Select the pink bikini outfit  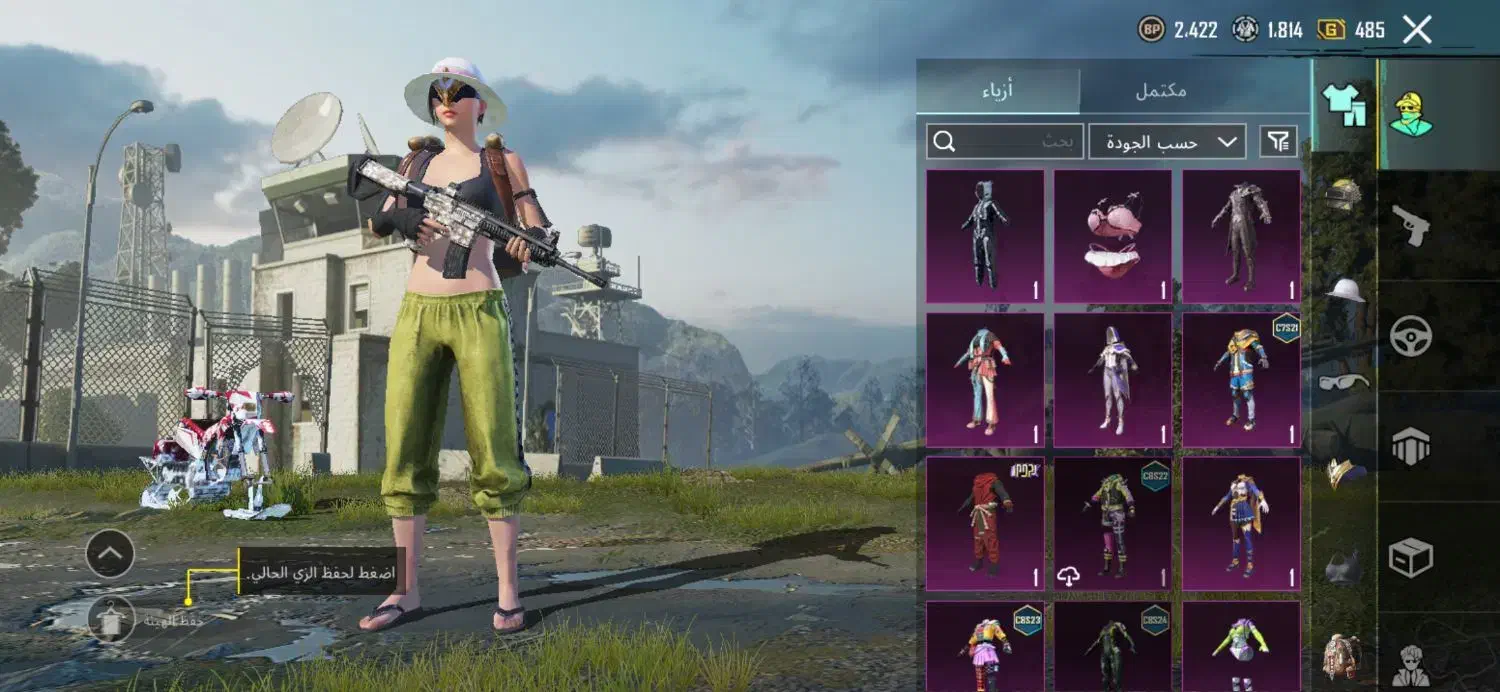pos(1112,236)
